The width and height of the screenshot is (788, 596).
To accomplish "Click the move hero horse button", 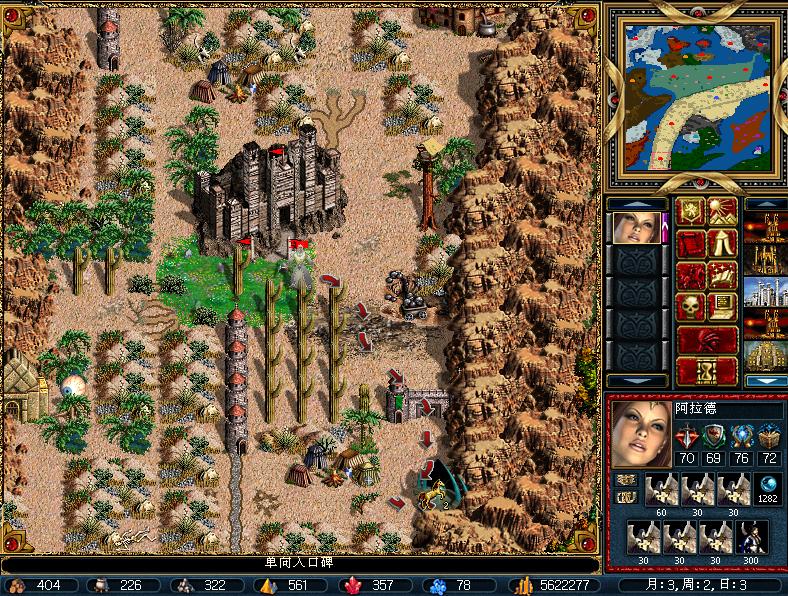I will tap(692, 275).
